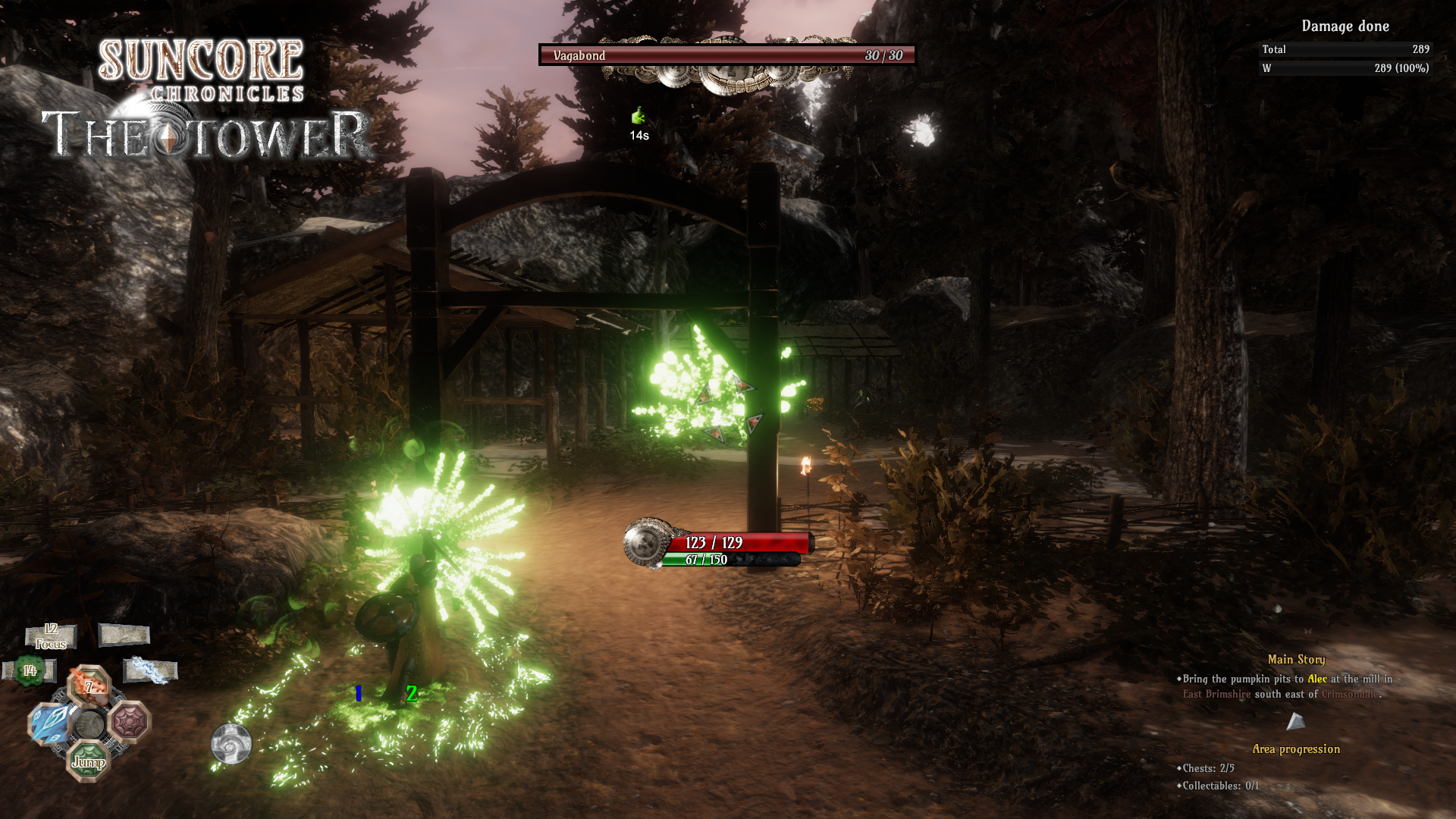
Task: Toggle the Focus ability labeled L2
Action: point(51,636)
